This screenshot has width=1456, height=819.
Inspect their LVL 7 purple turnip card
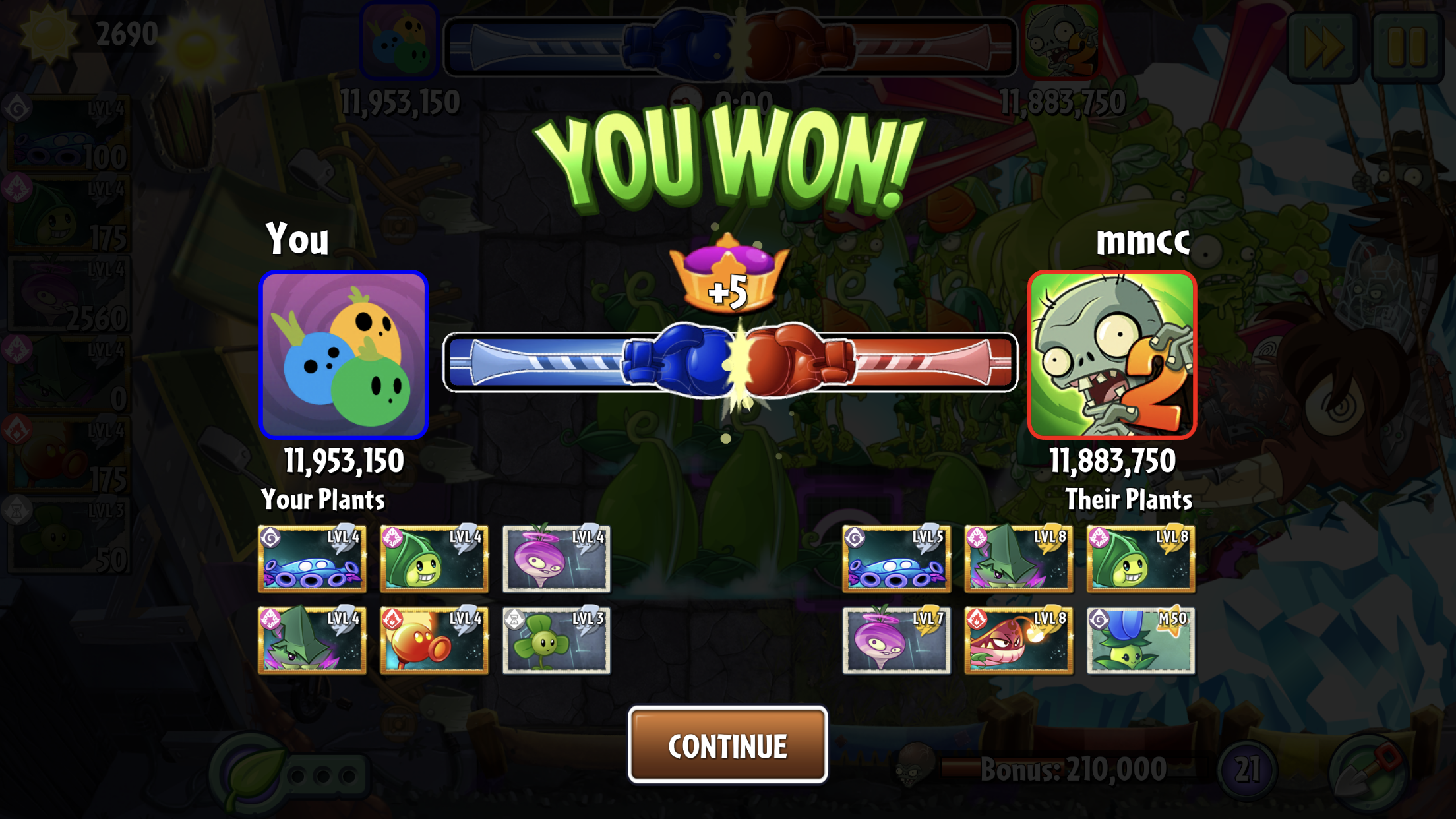(896, 640)
